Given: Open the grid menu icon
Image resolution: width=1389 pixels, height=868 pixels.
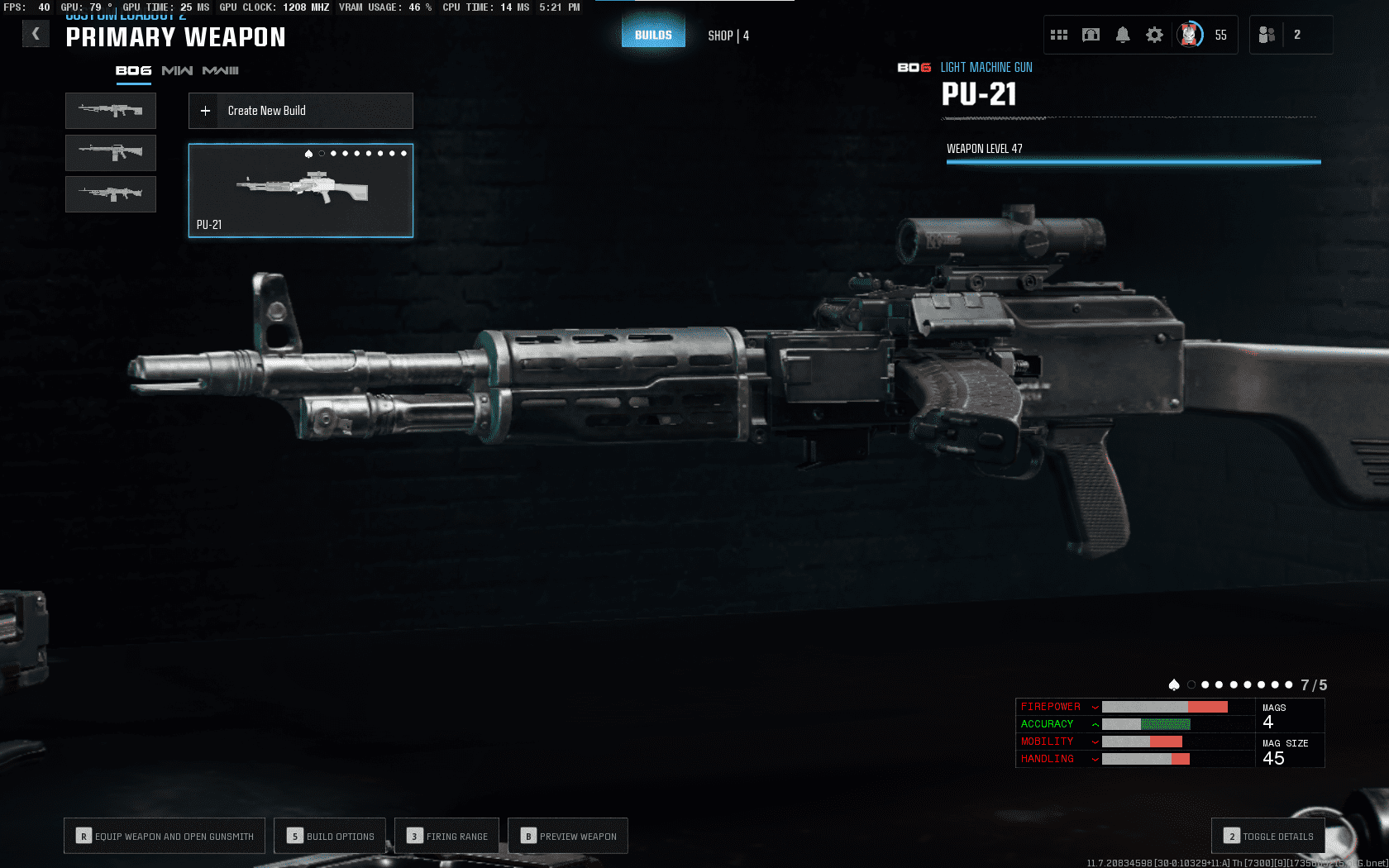Looking at the screenshot, I should [1059, 35].
